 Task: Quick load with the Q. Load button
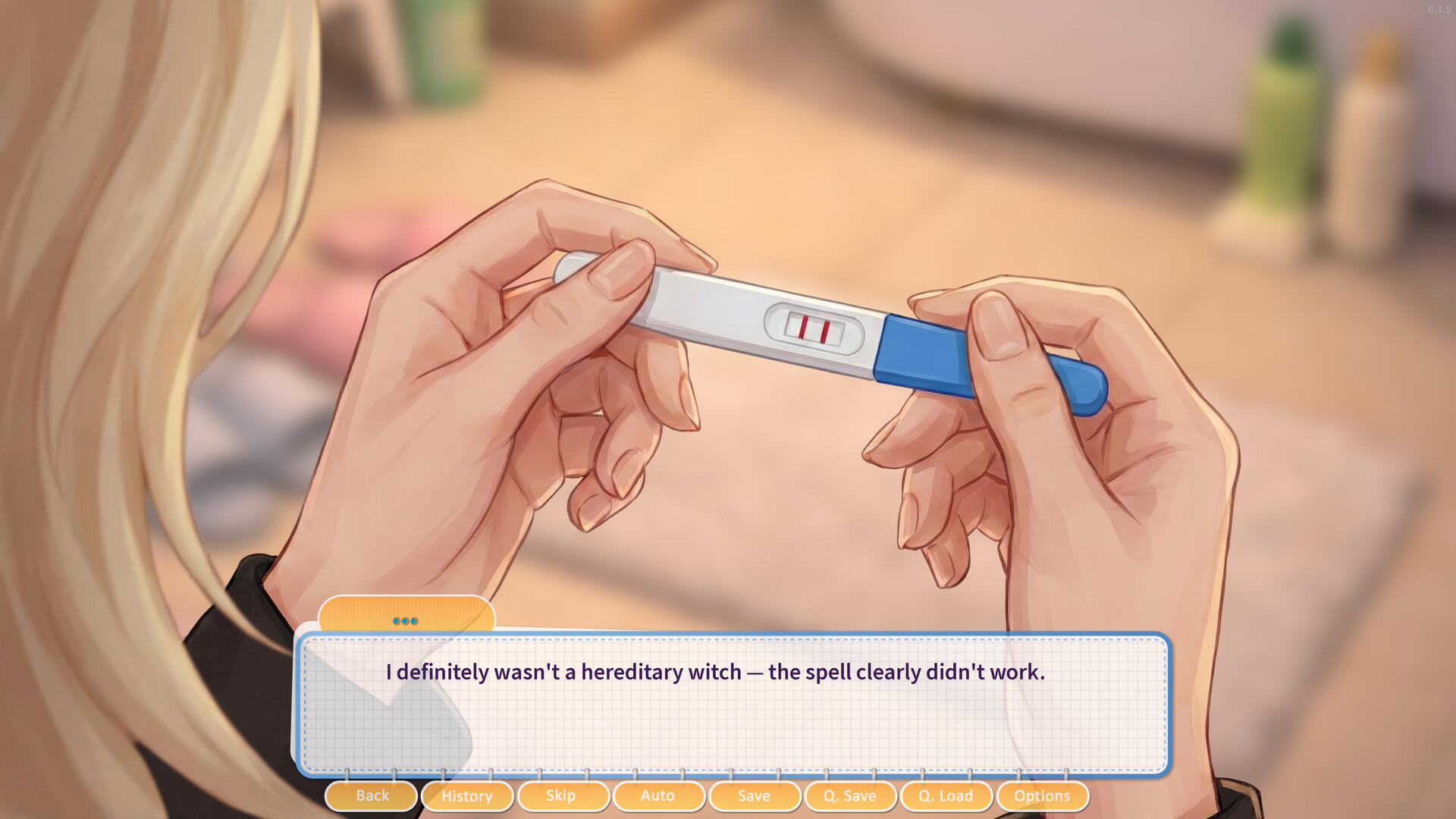tap(946, 795)
